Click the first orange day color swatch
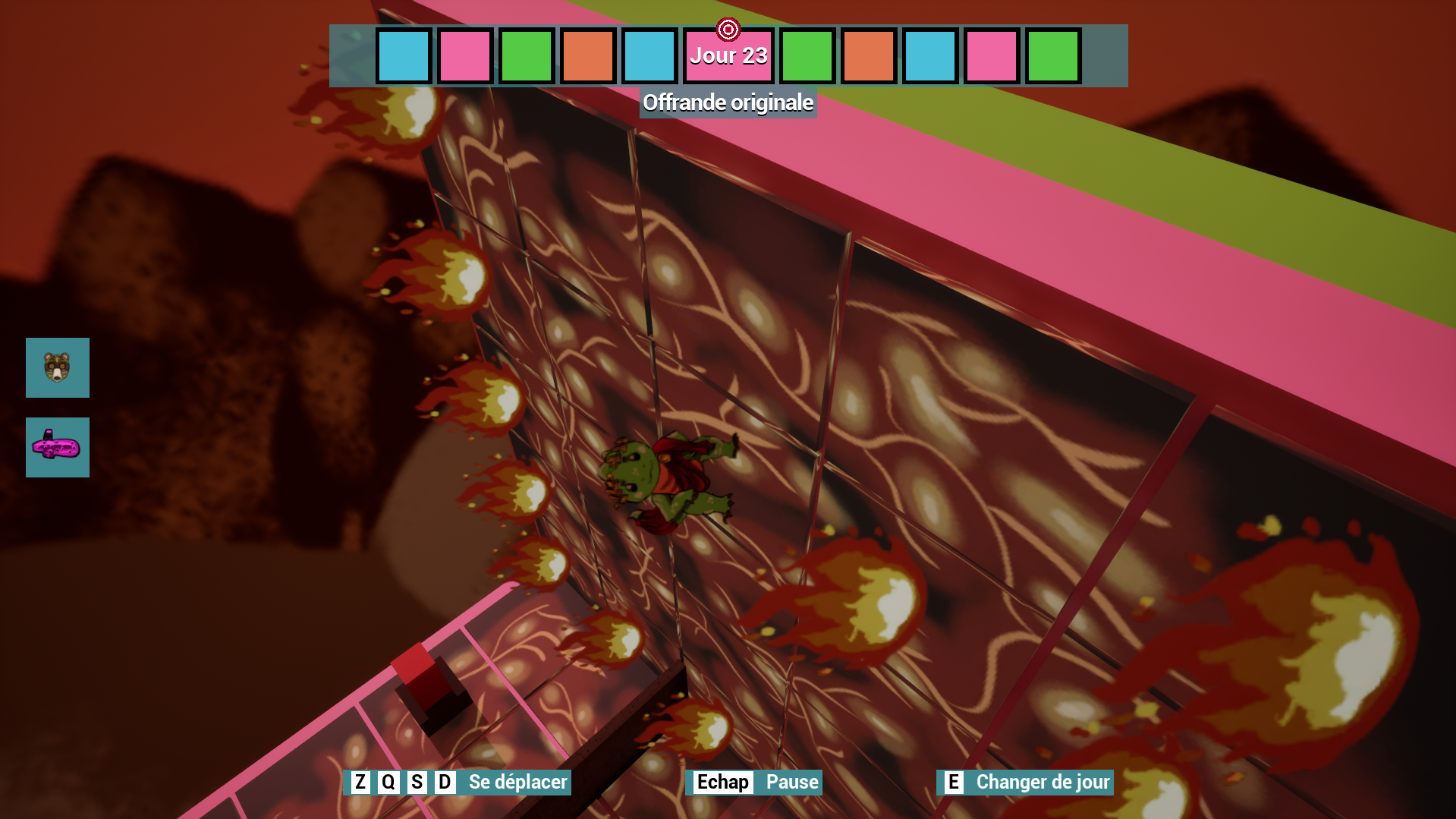This screenshot has width=1456, height=819. pyautogui.click(x=588, y=55)
